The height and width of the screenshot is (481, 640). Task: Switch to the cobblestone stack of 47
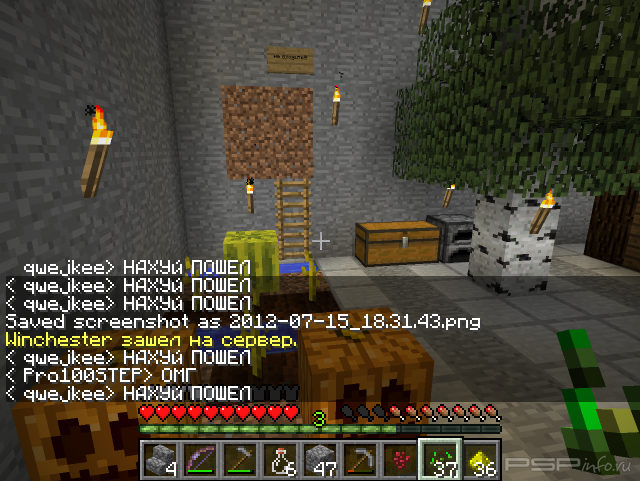coord(320,460)
